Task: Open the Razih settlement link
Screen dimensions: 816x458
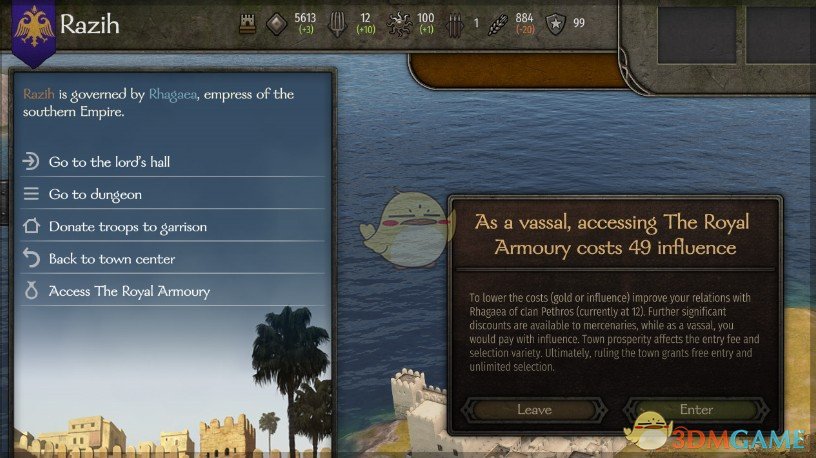Action: (38, 94)
